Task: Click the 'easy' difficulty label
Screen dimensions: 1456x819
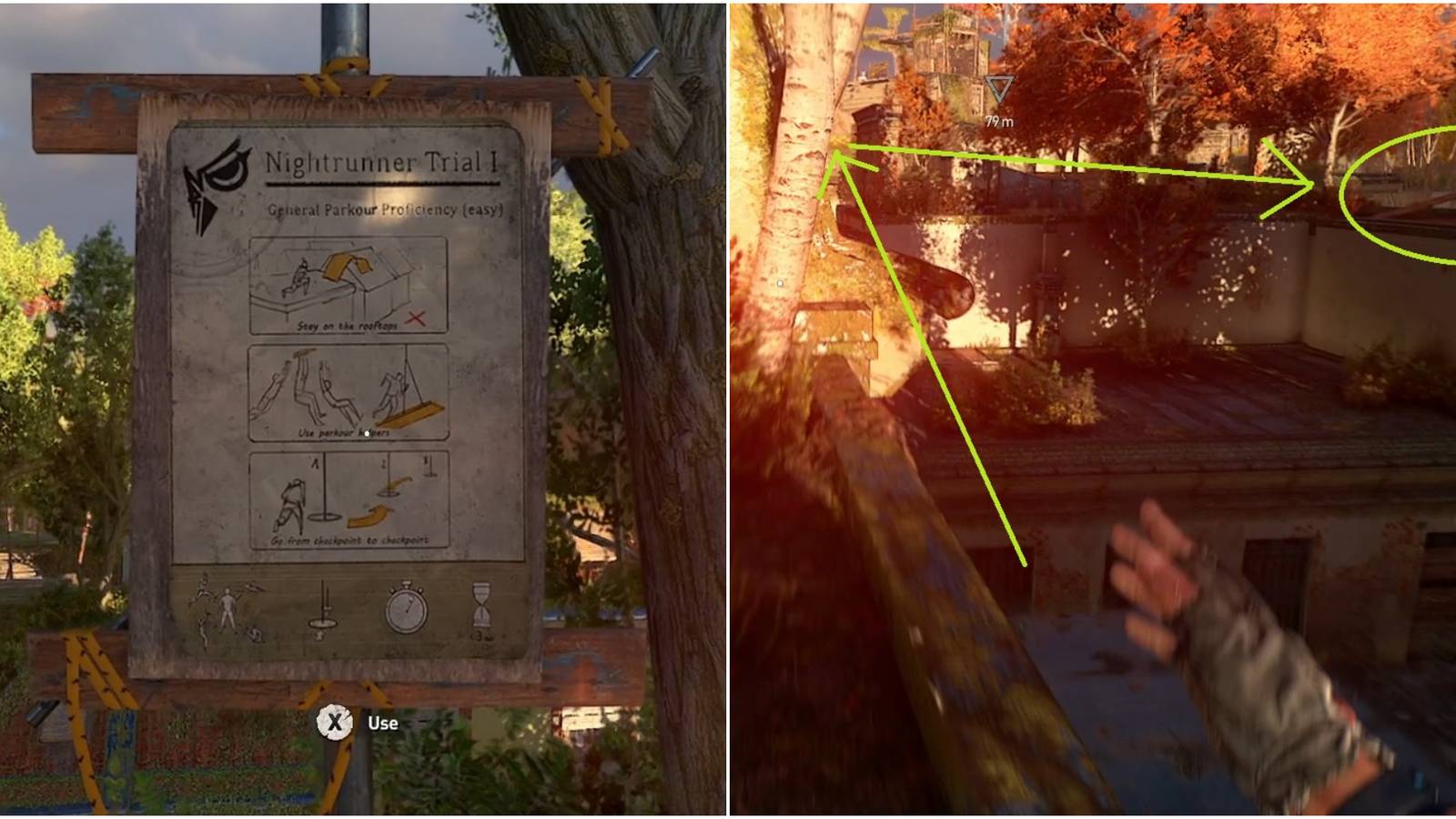Action: [x=482, y=208]
